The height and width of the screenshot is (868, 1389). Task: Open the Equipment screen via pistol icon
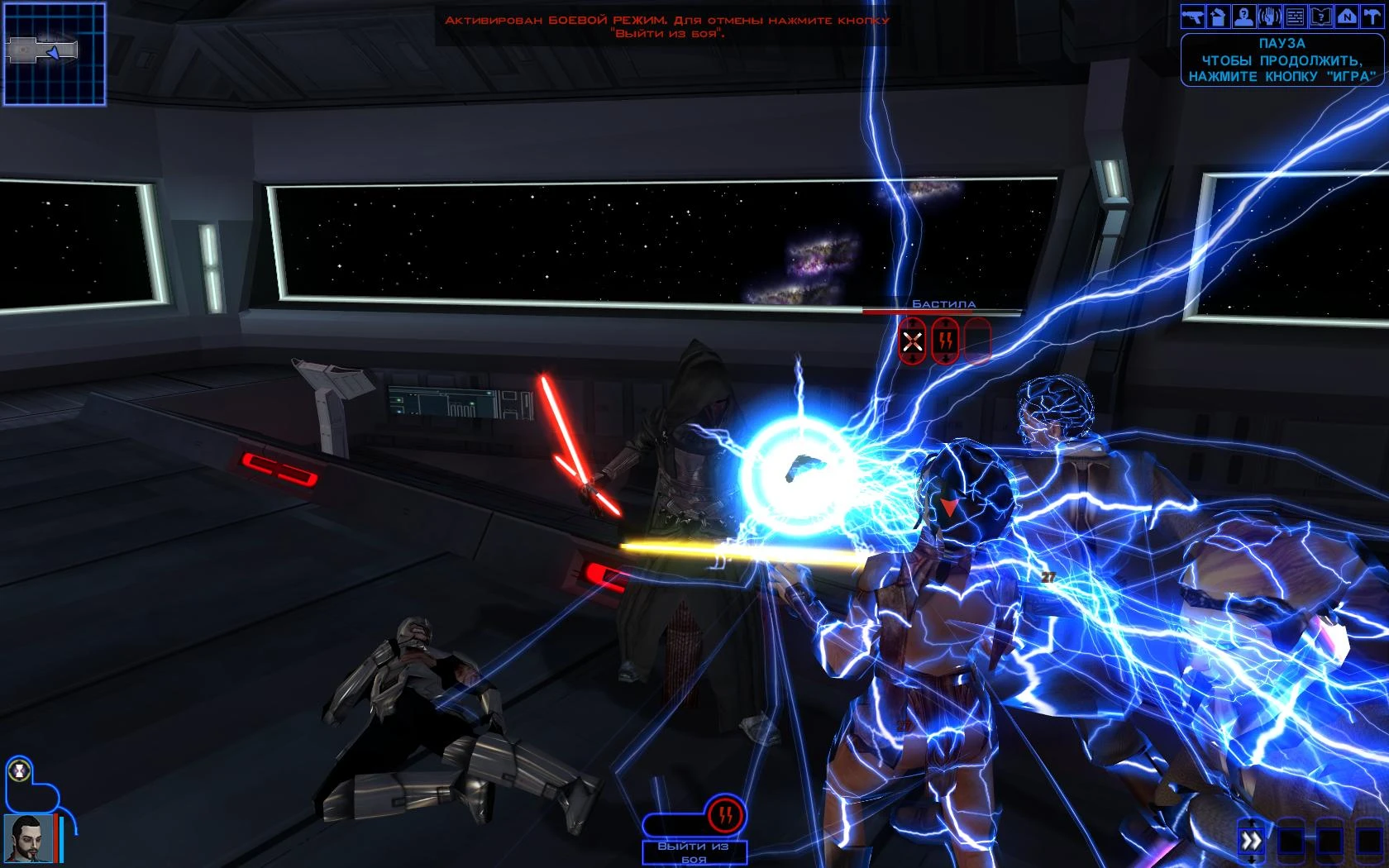pos(1193,15)
